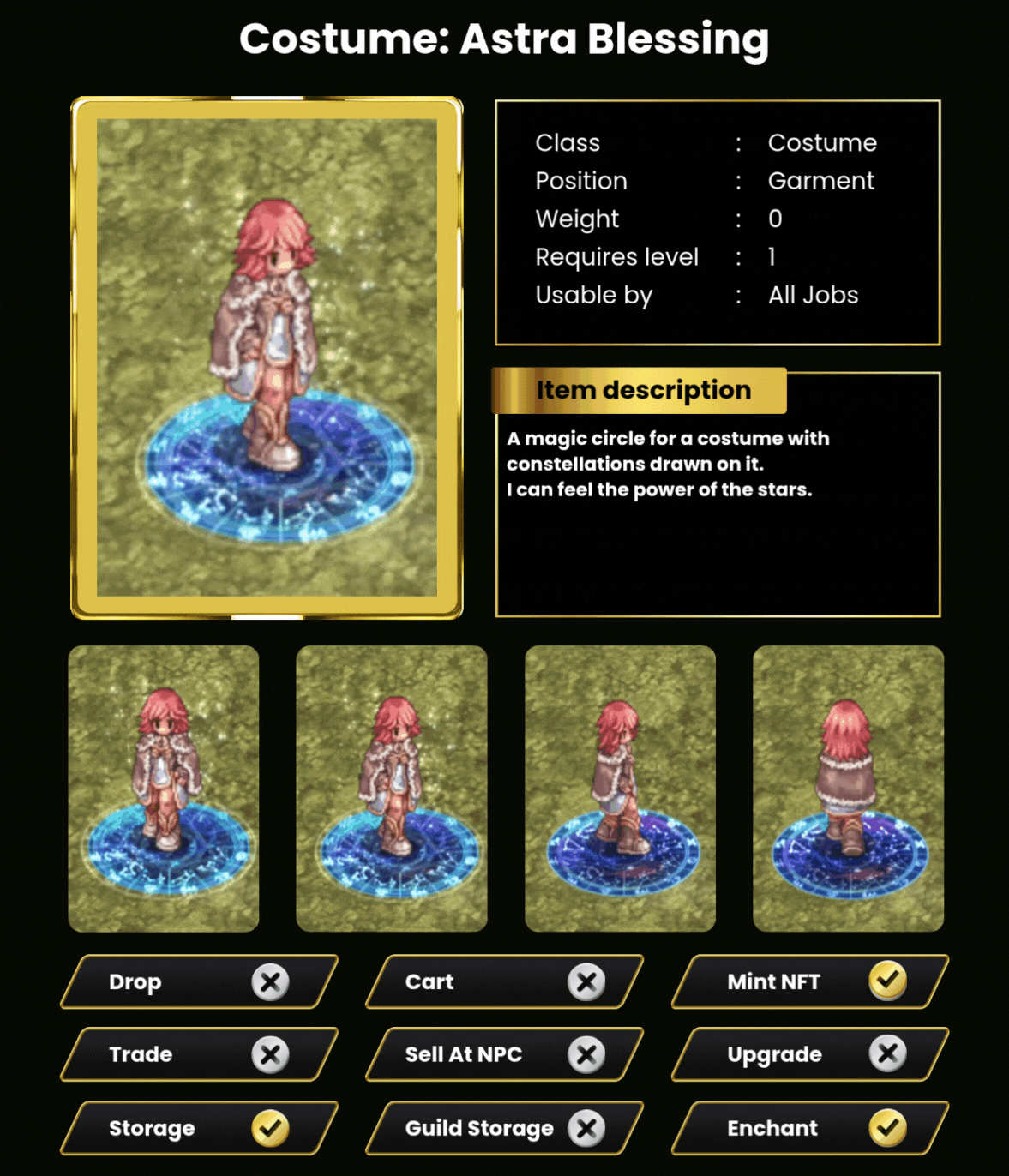Click the Guild Storage badge
The height and width of the screenshot is (1176, 1009).
[504, 1128]
